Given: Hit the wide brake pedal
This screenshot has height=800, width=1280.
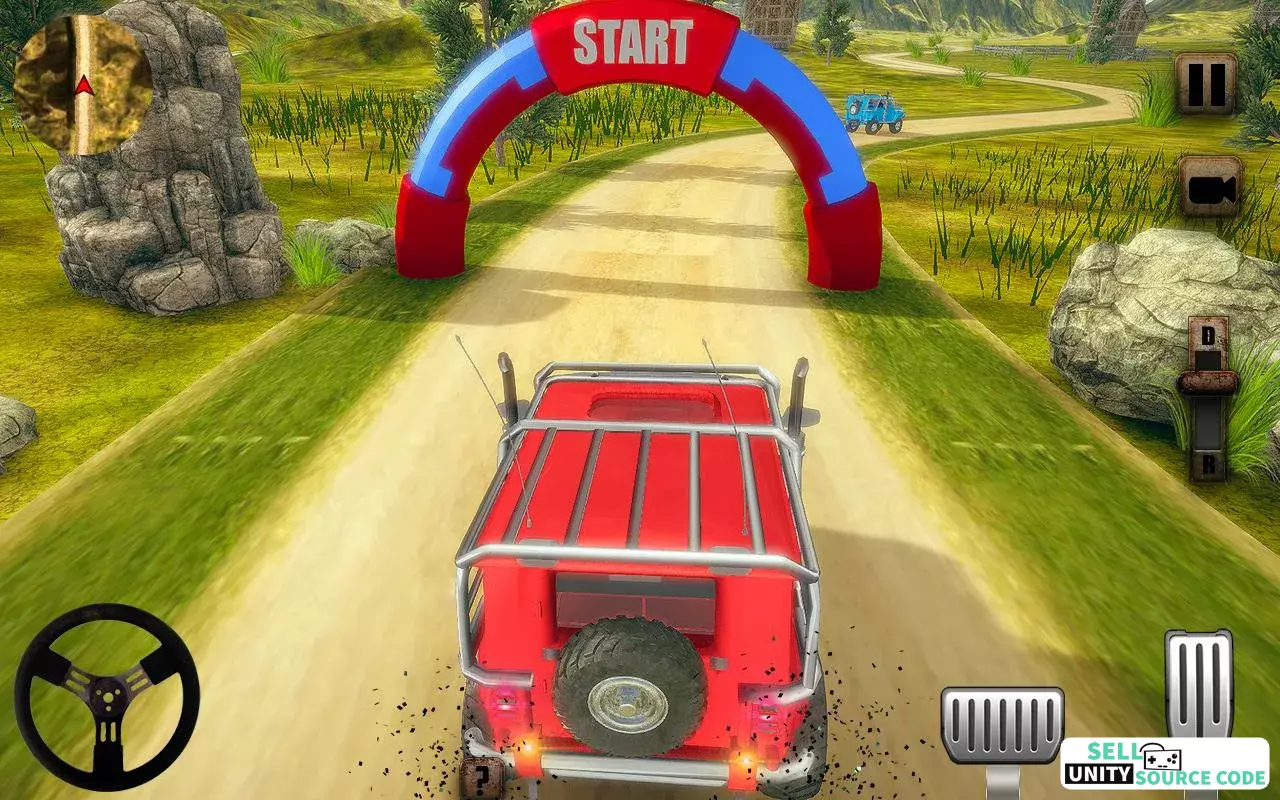Looking at the screenshot, I should pos(1002,726).
